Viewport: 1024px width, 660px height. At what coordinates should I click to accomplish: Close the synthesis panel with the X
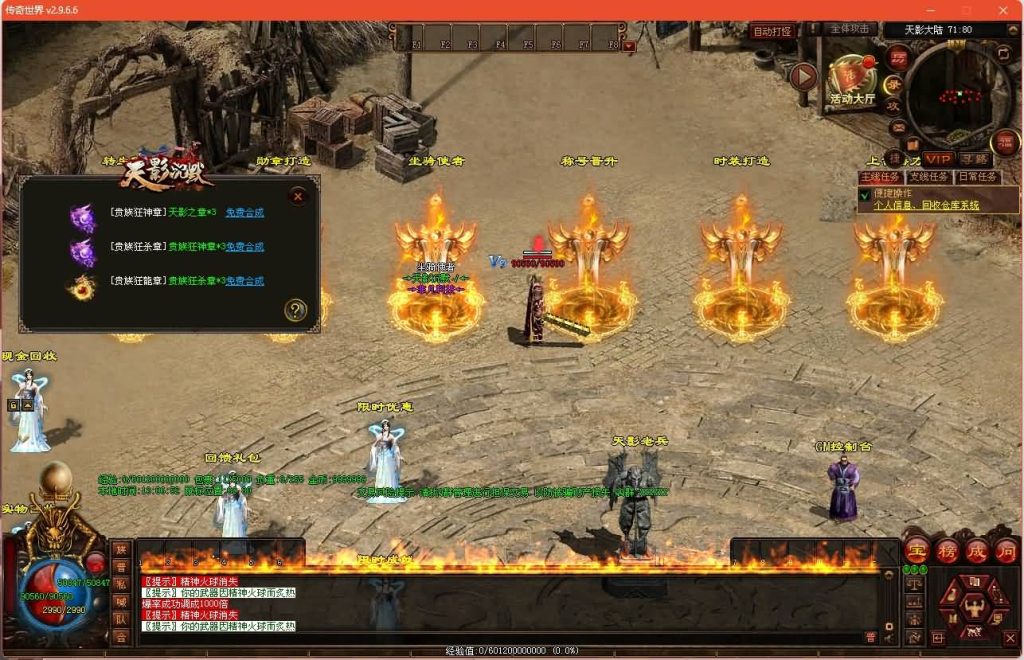point(297,197)
